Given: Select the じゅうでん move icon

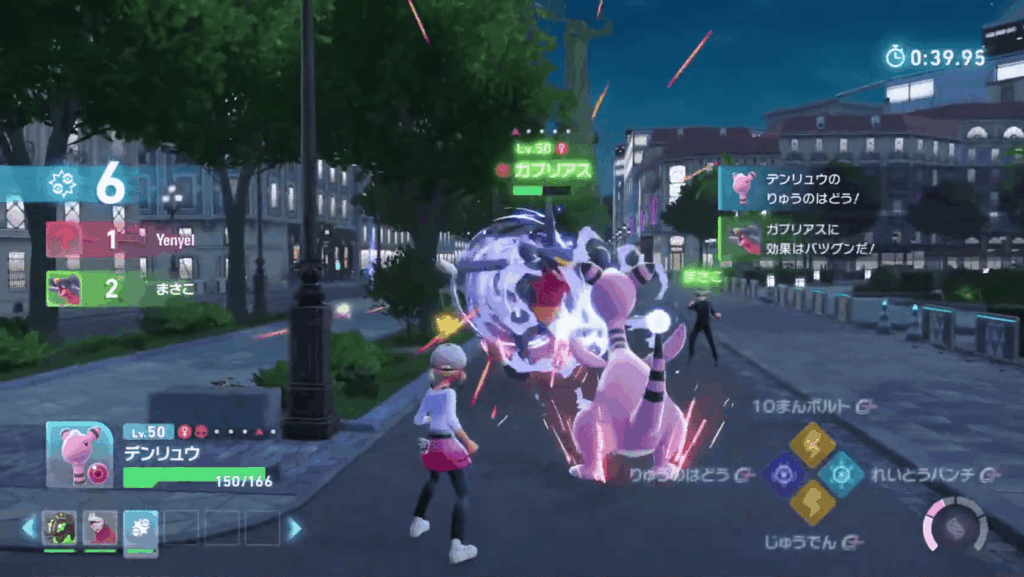Looking at the screenshot, I should point(813,501).
